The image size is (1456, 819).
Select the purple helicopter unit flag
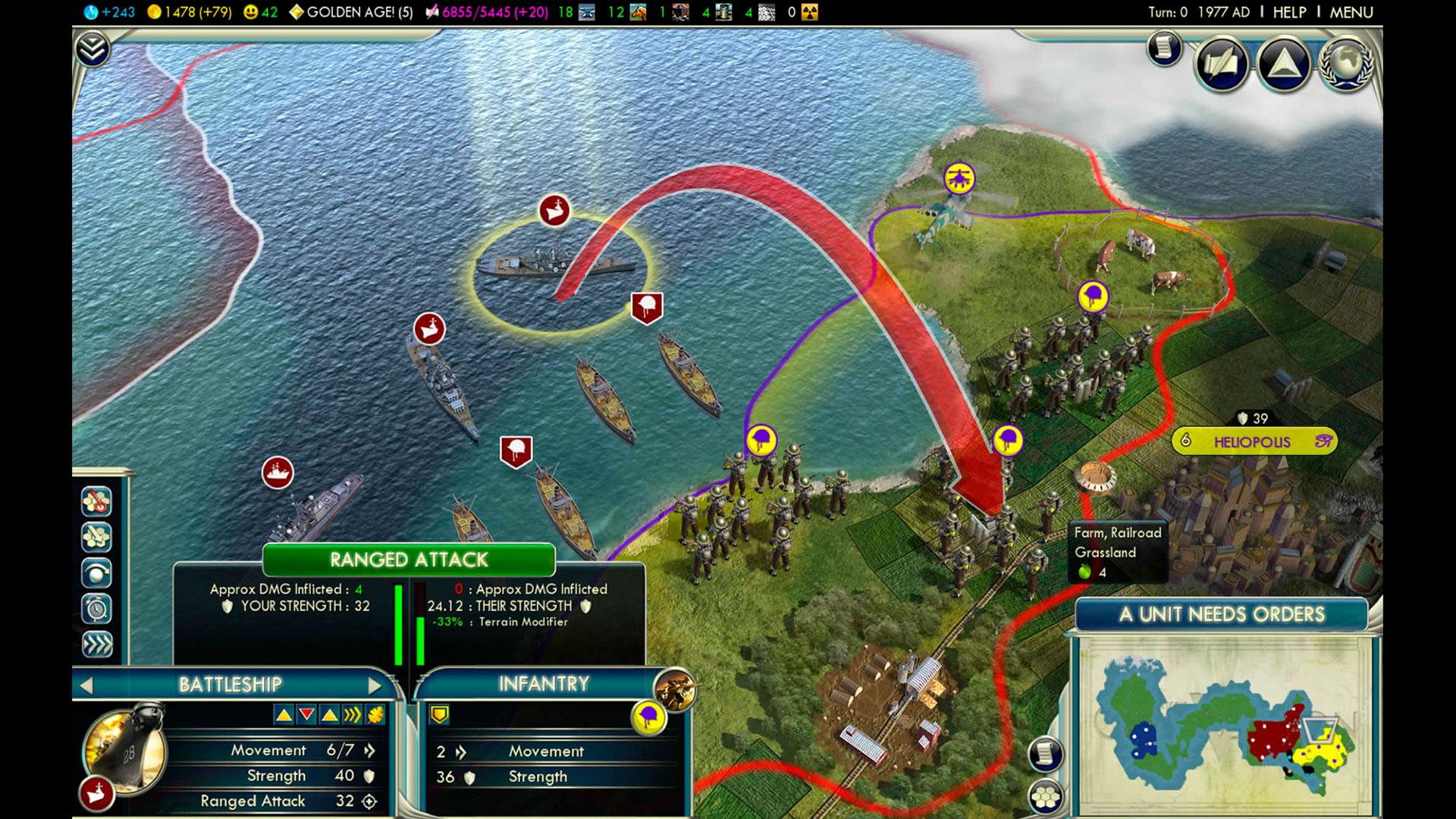959,179
